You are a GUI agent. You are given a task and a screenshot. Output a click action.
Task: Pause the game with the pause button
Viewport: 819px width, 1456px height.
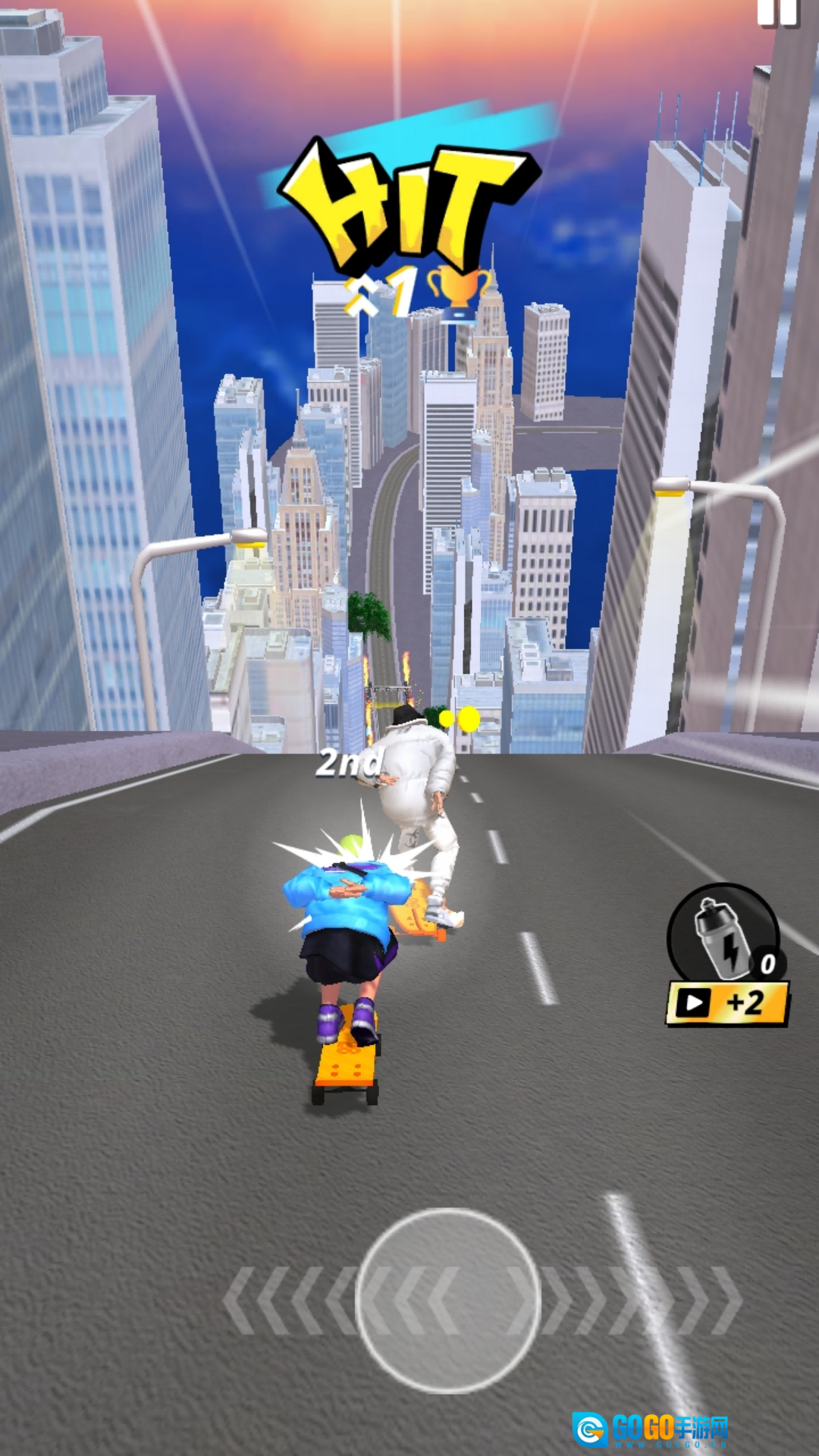(777, 13)
